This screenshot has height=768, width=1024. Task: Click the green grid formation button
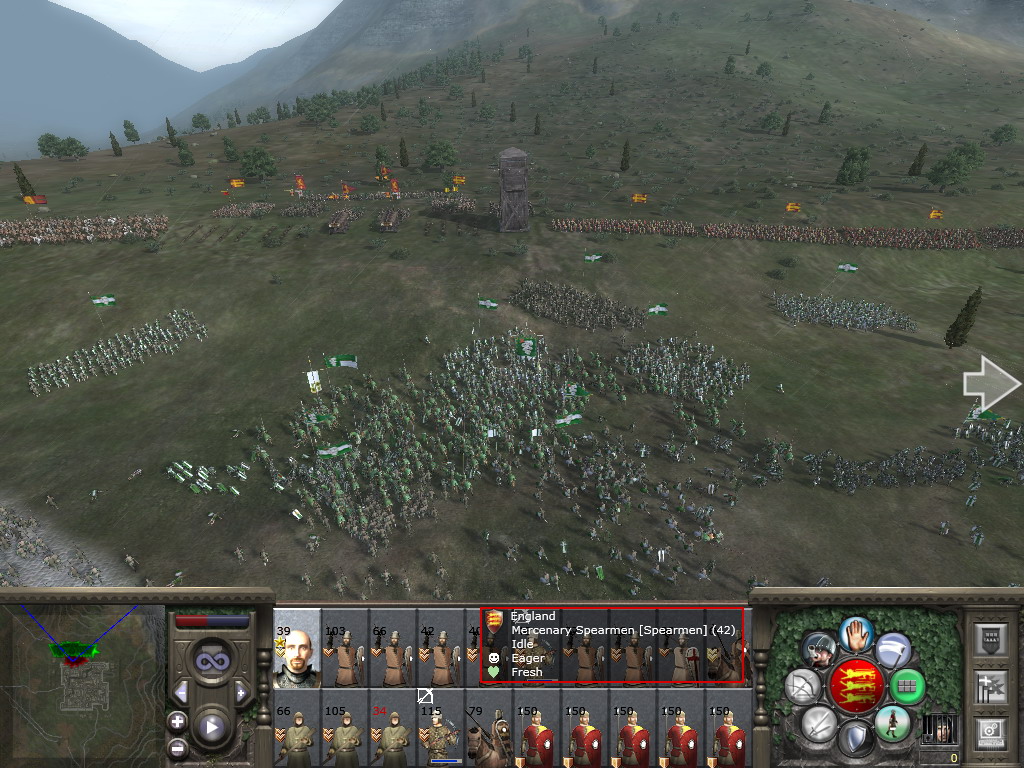pos(908,687)
